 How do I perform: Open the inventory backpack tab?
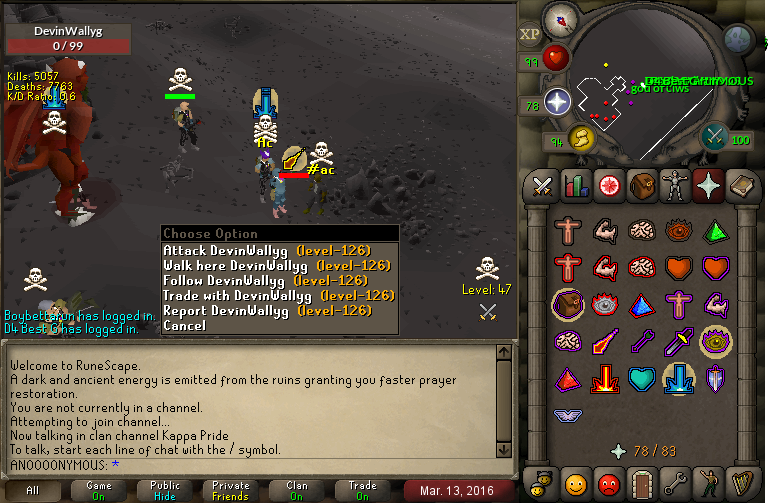click(x=641, y=186)
